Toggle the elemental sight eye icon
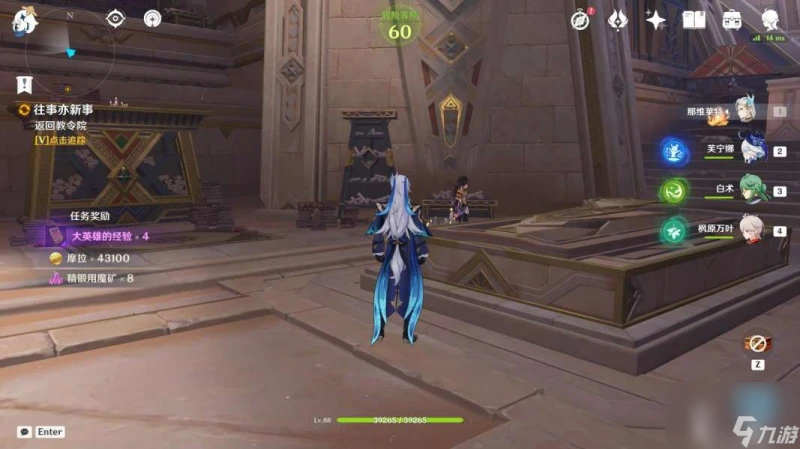The height and width of the screenshot is (449, 800). tap(116, 18)
